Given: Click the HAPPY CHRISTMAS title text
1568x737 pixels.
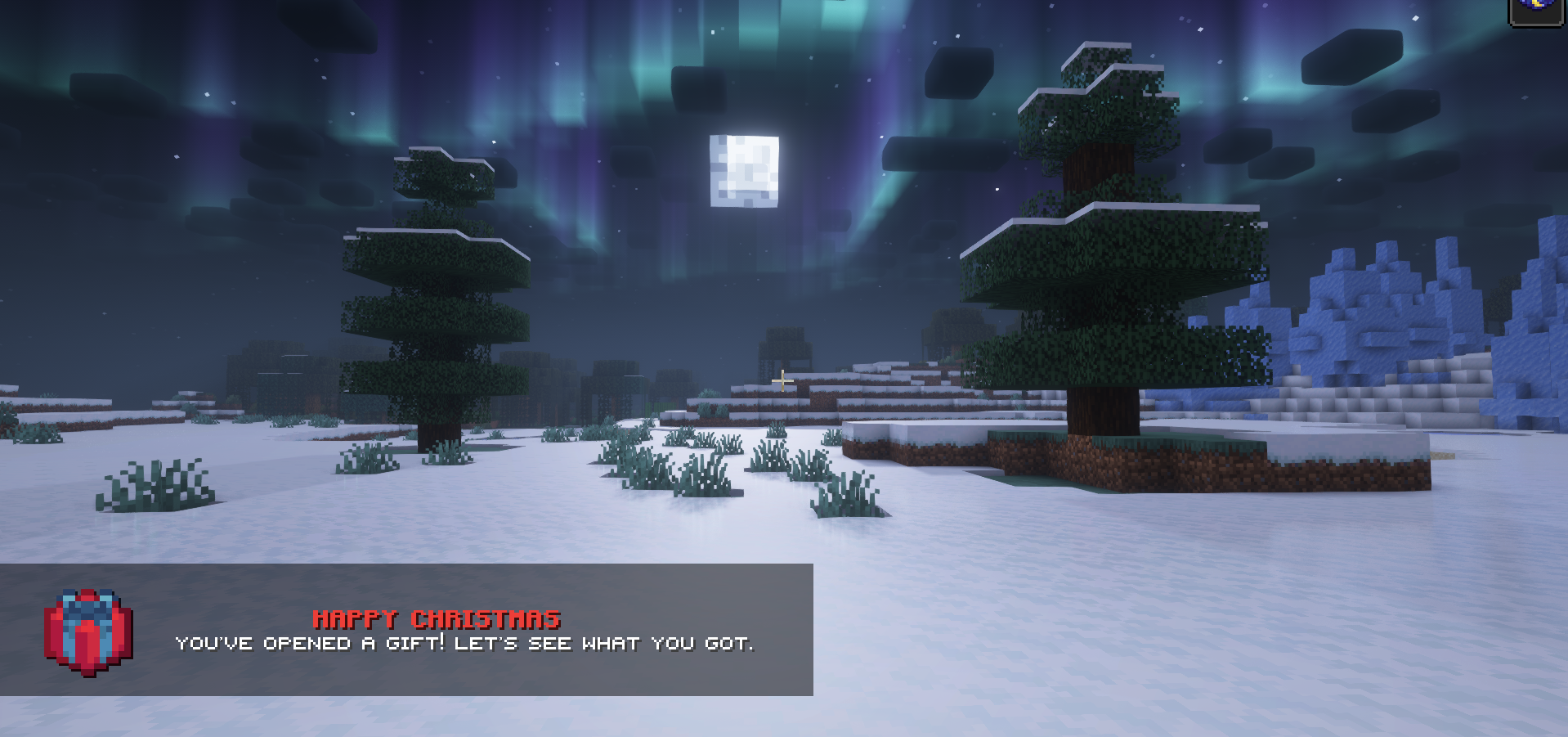Looking at the screenshot, I should pyautogui.click(x=437, y=619).
